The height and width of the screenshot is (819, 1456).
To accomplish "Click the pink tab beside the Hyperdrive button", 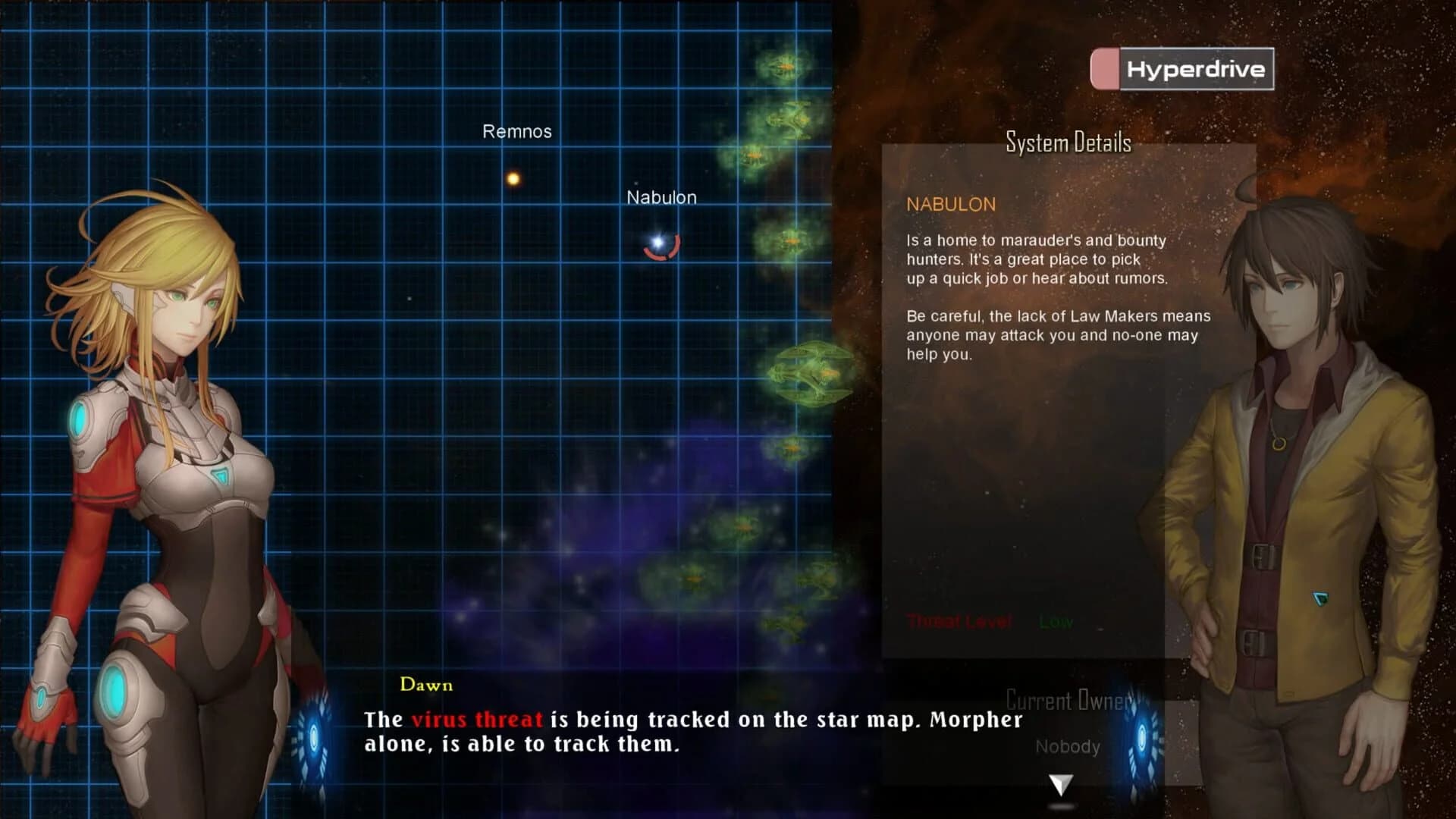I will [x=1104, y=67].
